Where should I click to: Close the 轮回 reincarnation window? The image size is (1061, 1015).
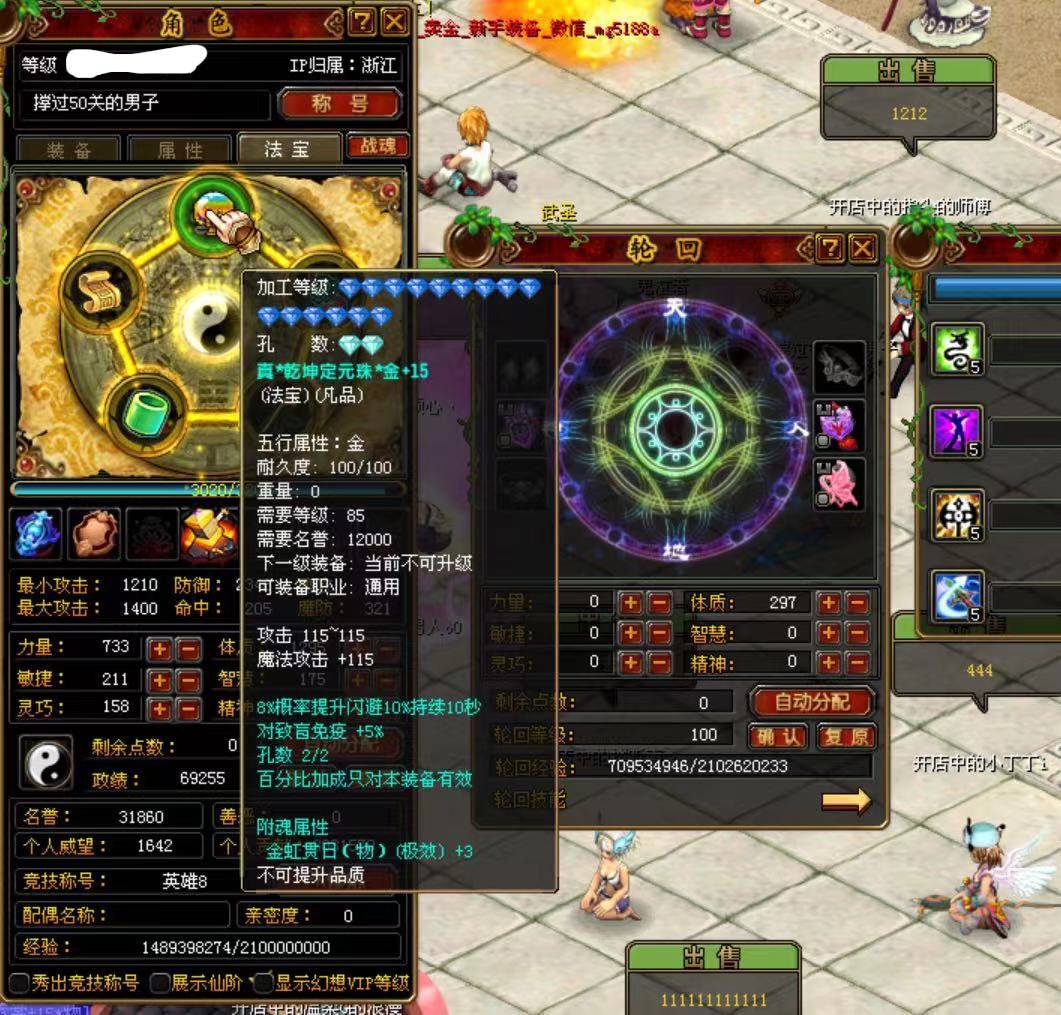[862, 248]
